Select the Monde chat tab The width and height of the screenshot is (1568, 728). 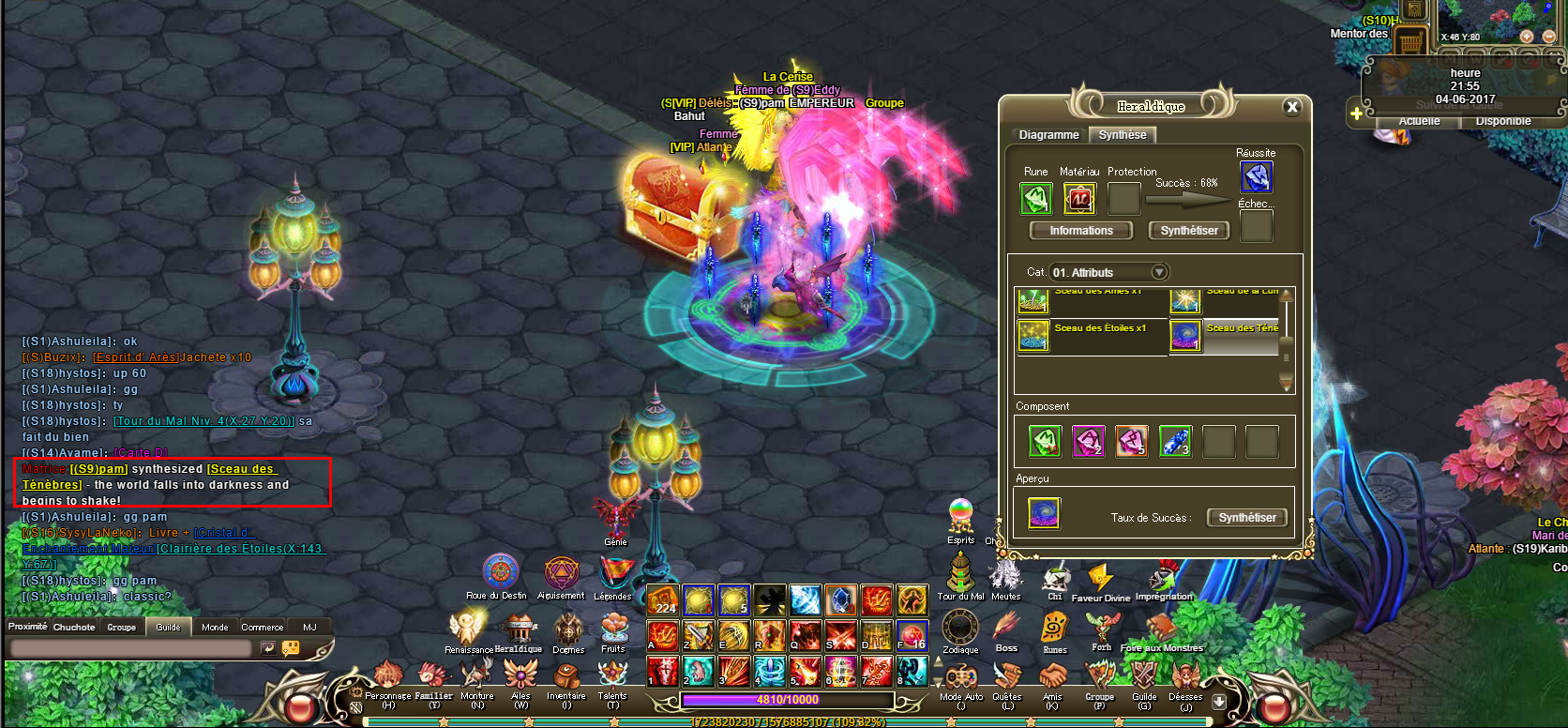coord(215,627)
